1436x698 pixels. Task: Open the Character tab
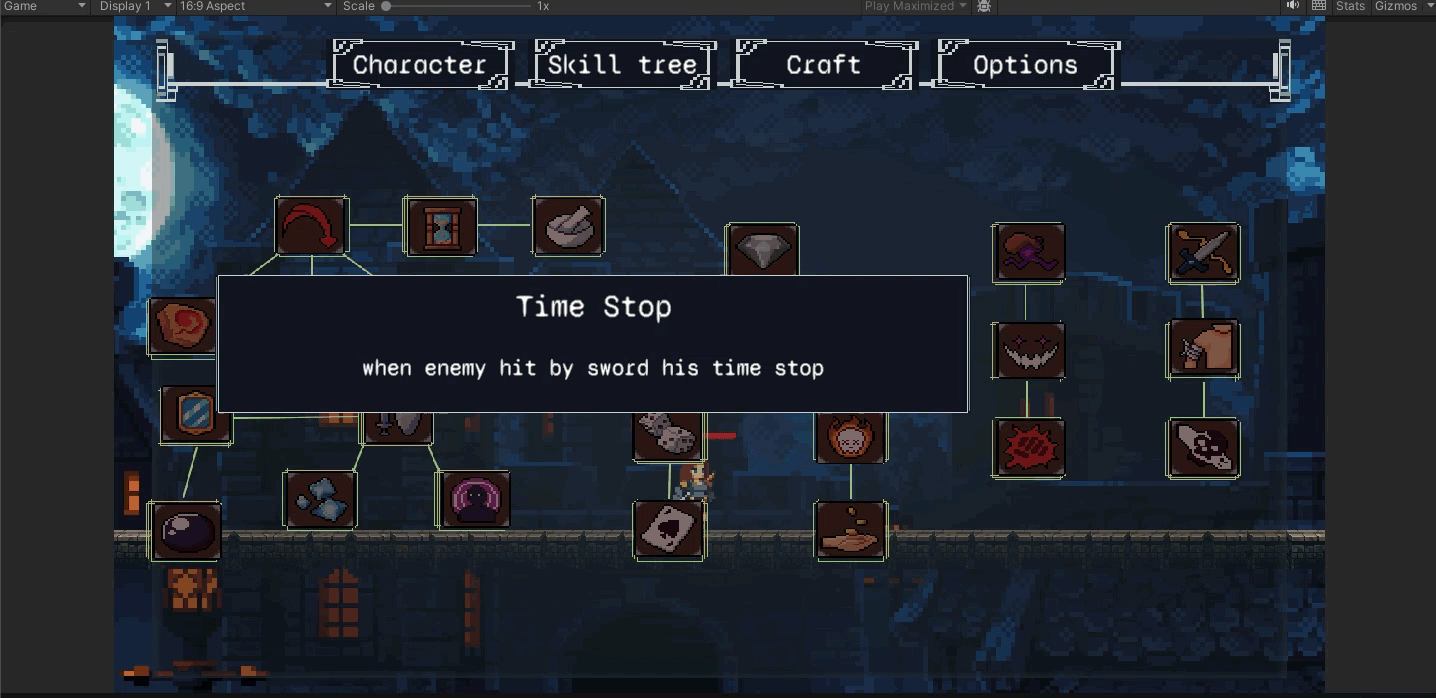[x=420, y=65]
